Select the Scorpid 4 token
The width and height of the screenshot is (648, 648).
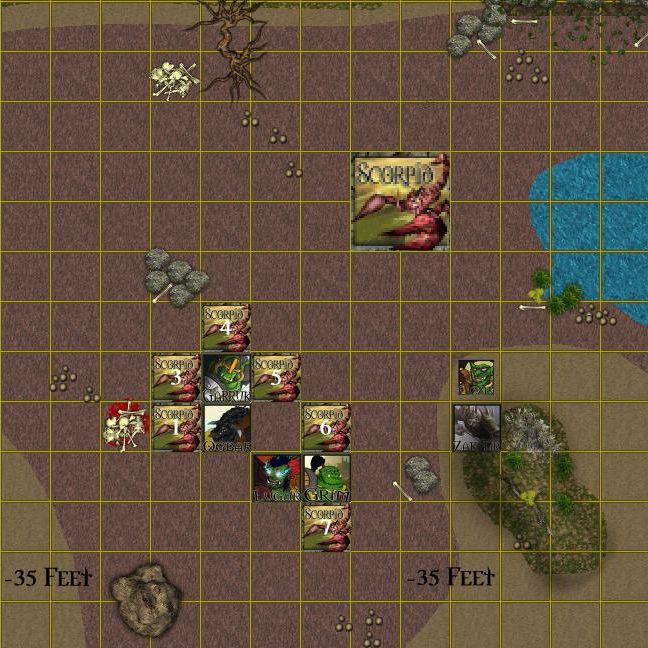click(226, 327)
